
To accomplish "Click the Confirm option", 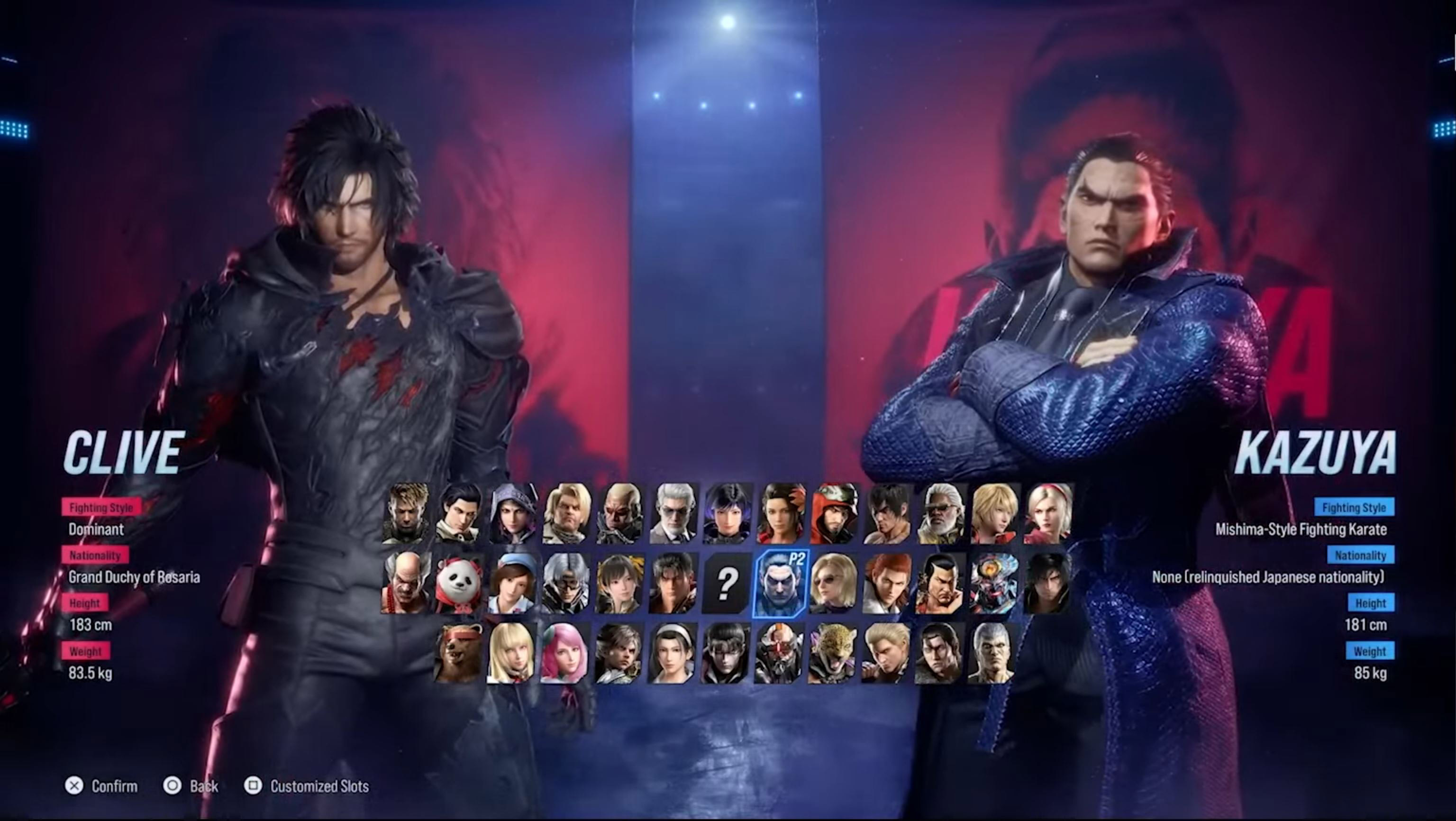I will point(102,786).
